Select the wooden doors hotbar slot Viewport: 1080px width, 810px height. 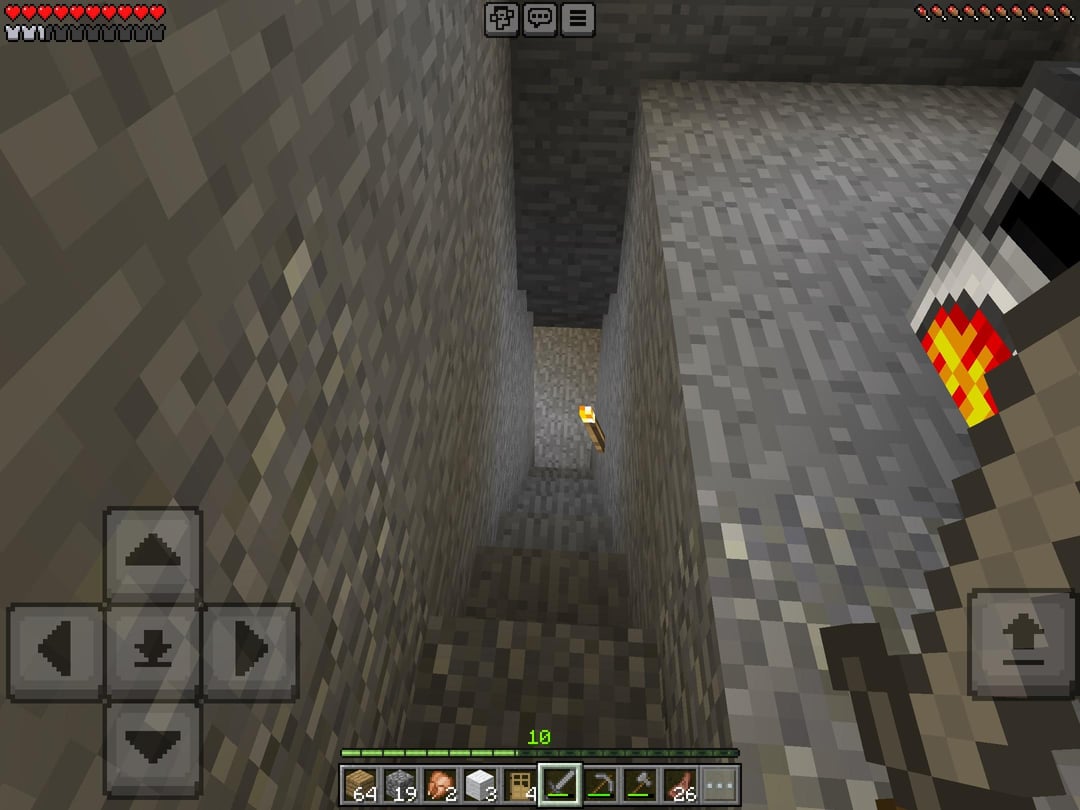520,784
